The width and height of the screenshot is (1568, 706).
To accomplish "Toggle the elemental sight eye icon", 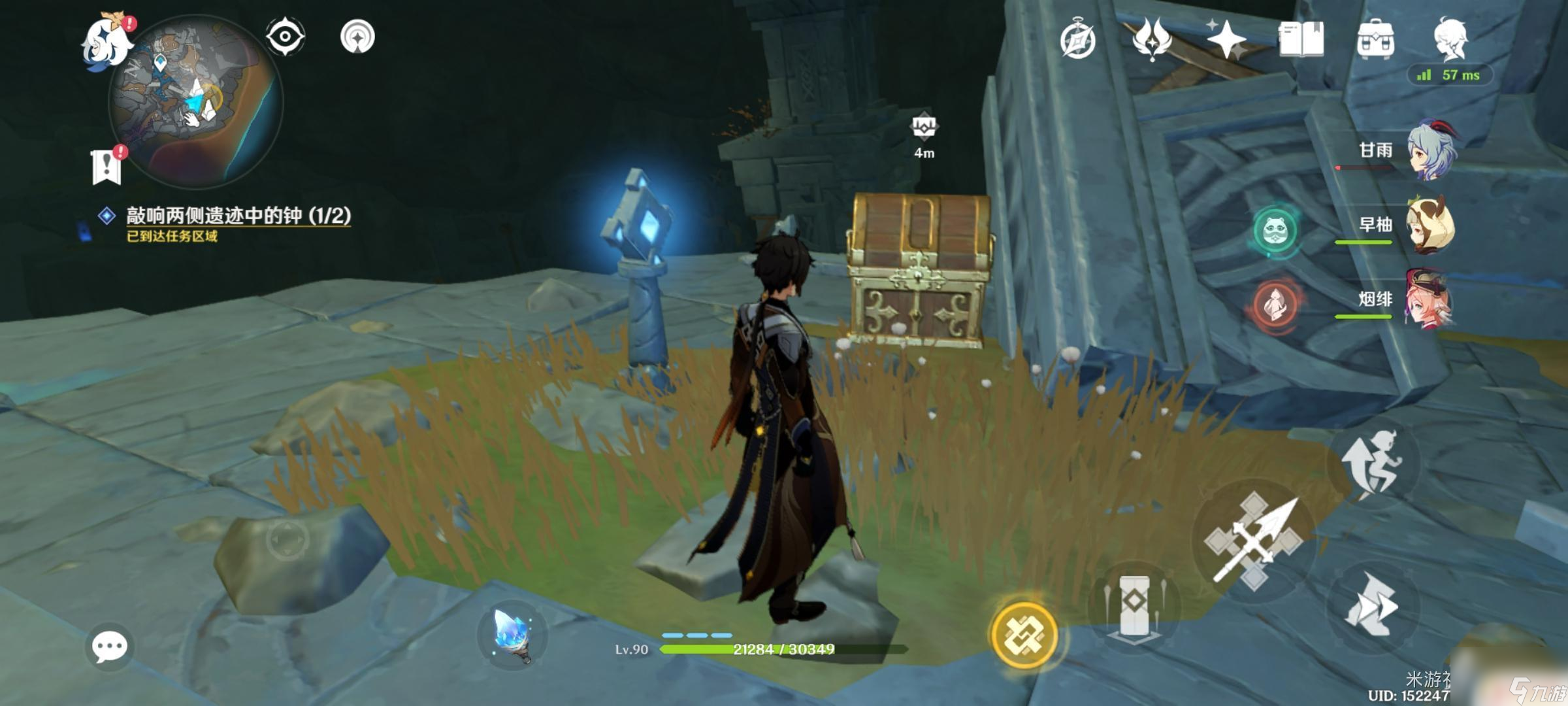I will click(x=285, y=36).
